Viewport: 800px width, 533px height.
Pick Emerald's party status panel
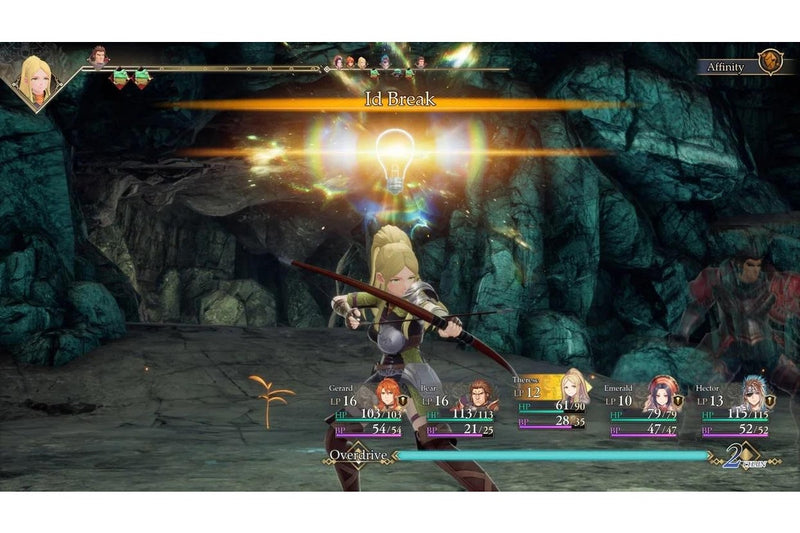click(x=644, y=410)
